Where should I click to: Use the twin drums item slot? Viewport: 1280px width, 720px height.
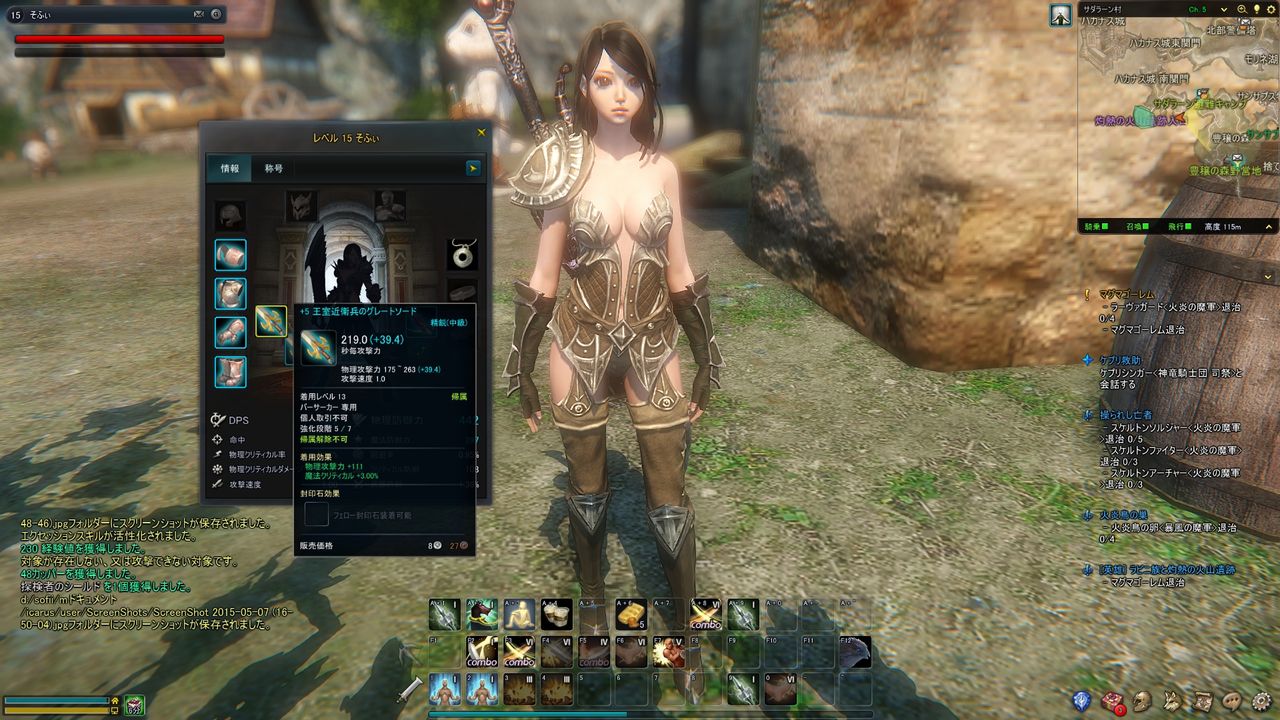556,614
